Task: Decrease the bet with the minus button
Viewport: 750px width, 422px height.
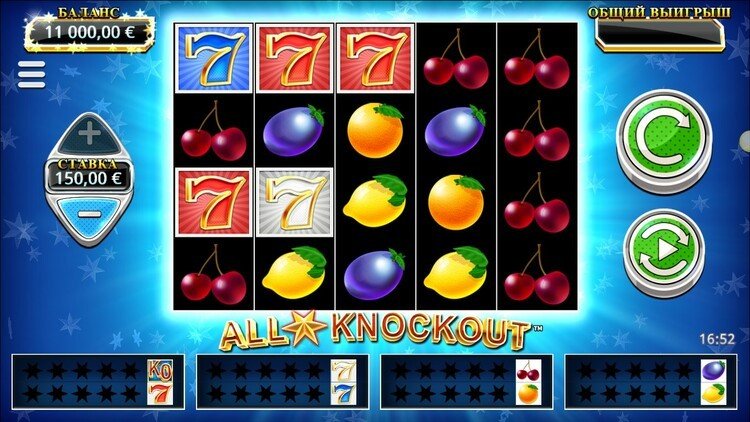Action: pos(89,213)
